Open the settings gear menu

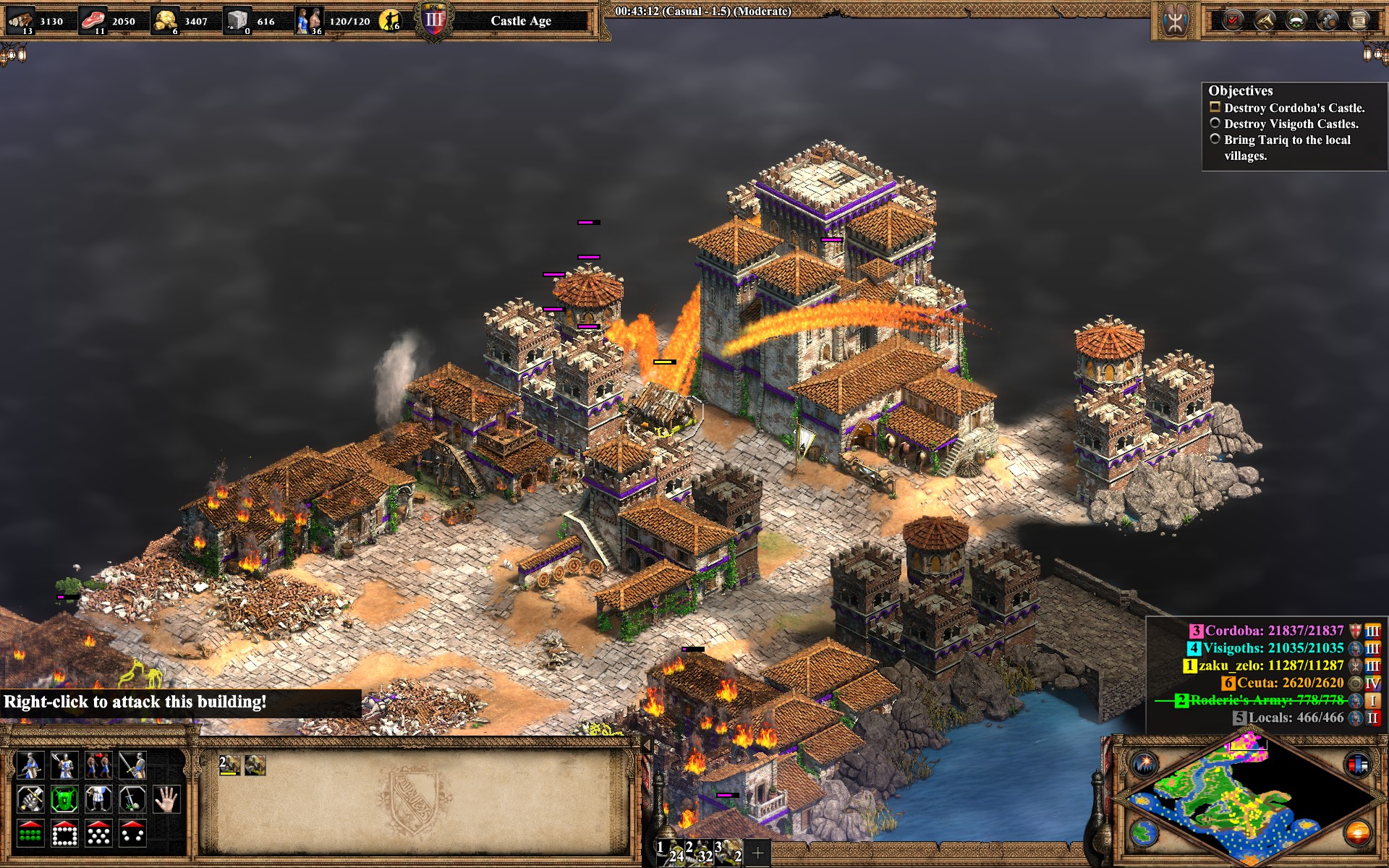[x=1328, y=20]
